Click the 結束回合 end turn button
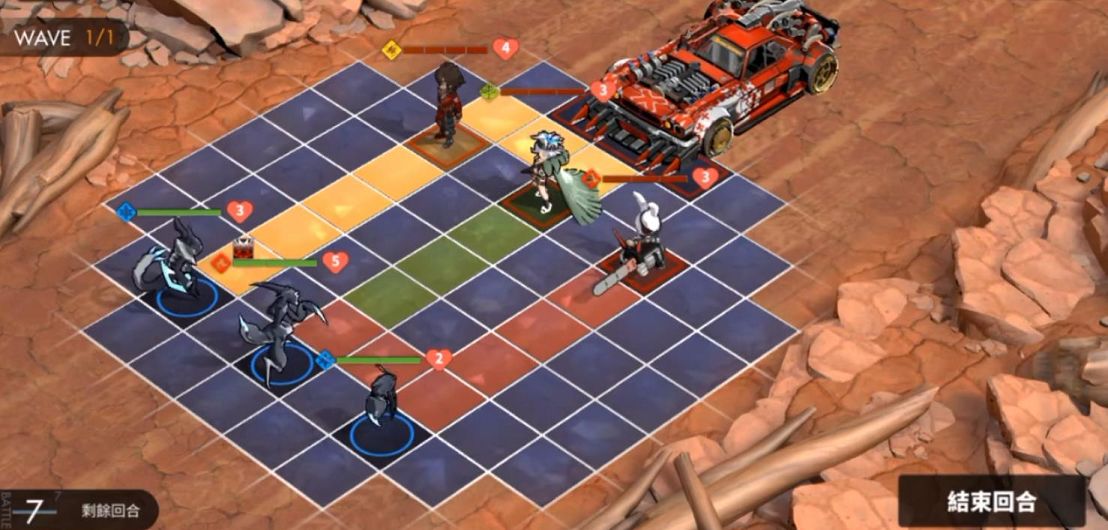The height and width of the screenshot is (530, 1108). click(x=992, y=501)
